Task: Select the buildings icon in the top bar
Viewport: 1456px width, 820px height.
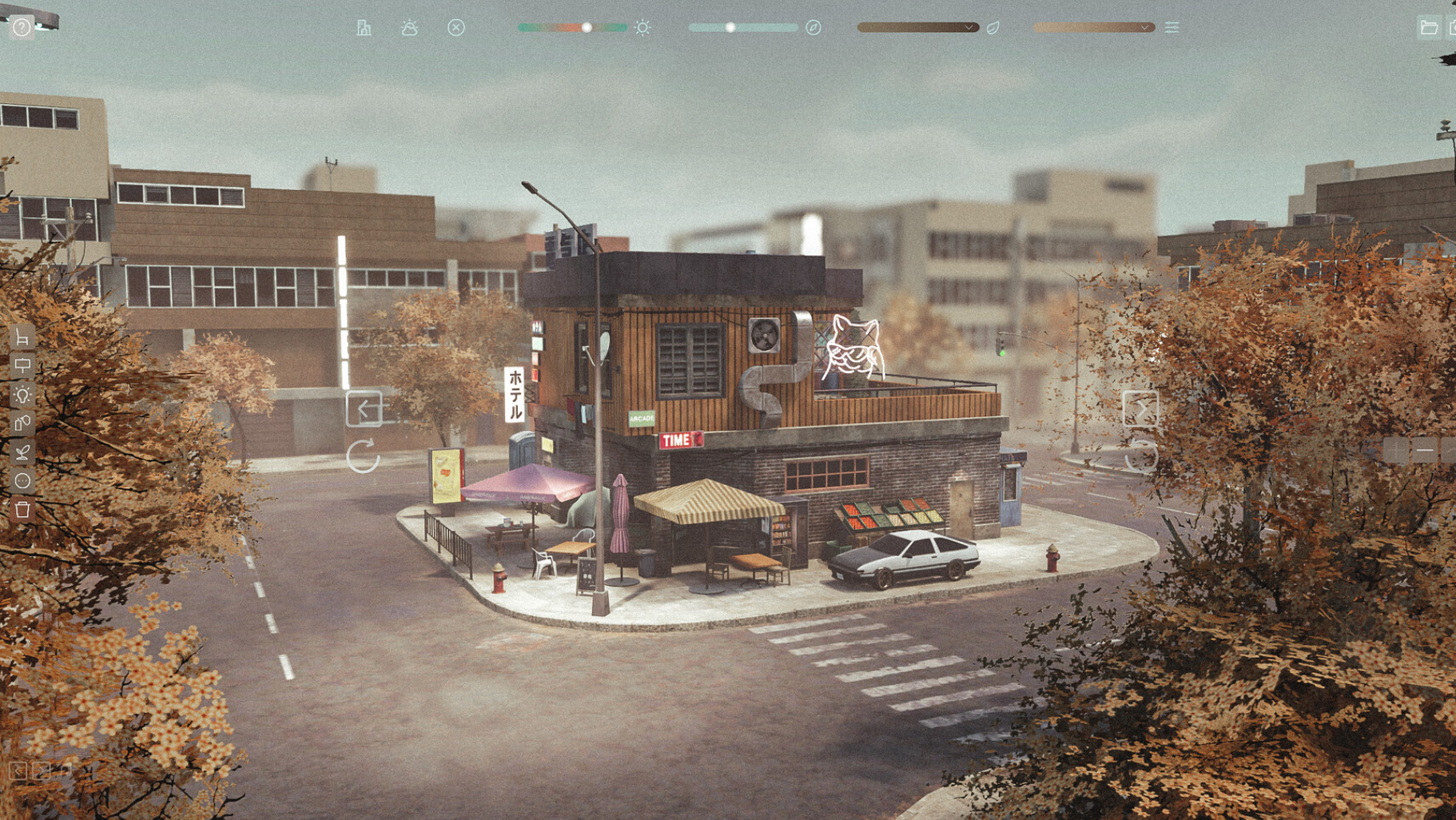Action: tap(364, 28)
